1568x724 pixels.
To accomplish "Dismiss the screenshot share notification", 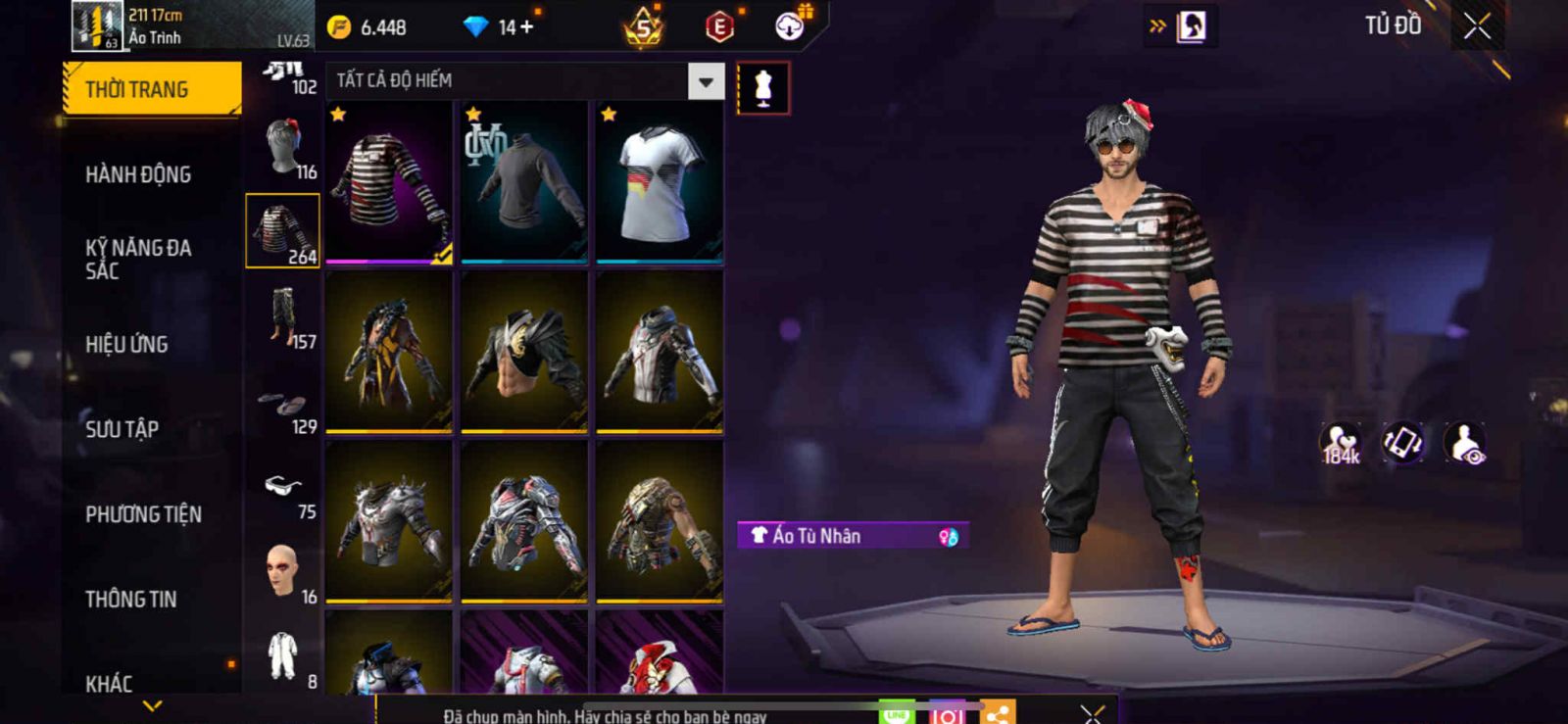I will tap(1093, 714).
